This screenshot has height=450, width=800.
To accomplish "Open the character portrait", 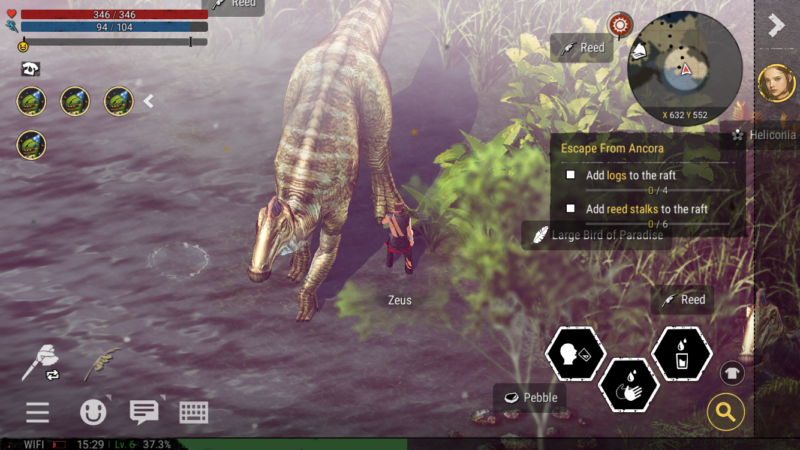I will click(775, 83).
